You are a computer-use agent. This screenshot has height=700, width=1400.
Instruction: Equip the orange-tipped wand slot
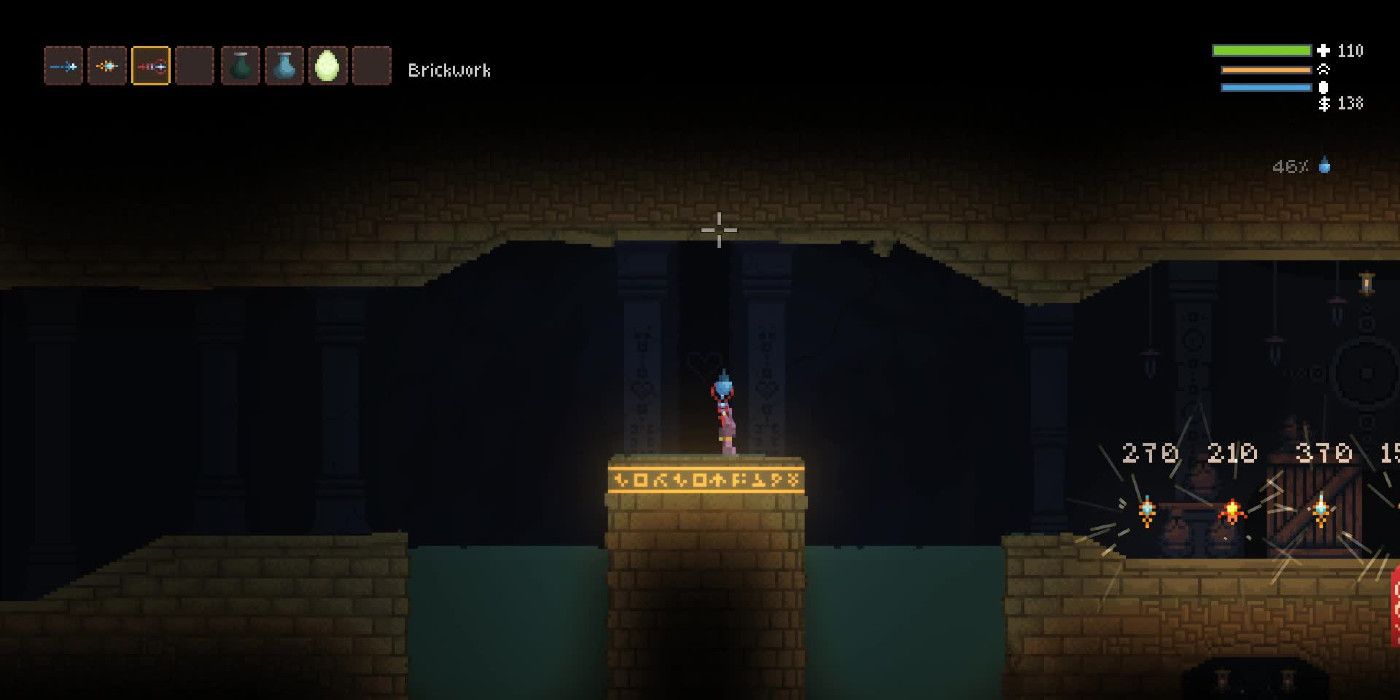click(x=107, y=66)
